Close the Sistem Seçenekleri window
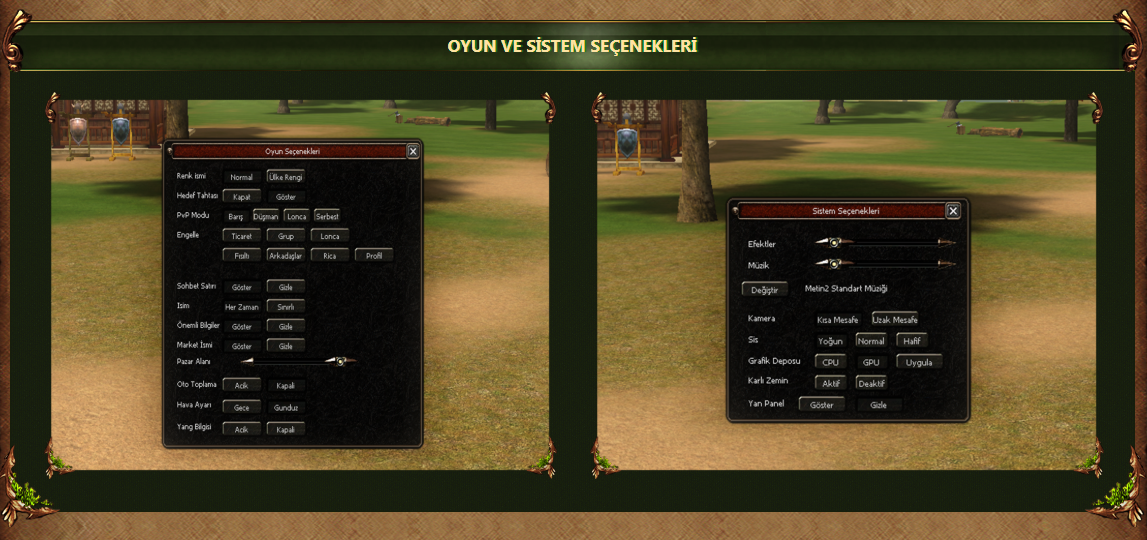Viewport: 1147px width, 540px height. (x=953, y=211)
